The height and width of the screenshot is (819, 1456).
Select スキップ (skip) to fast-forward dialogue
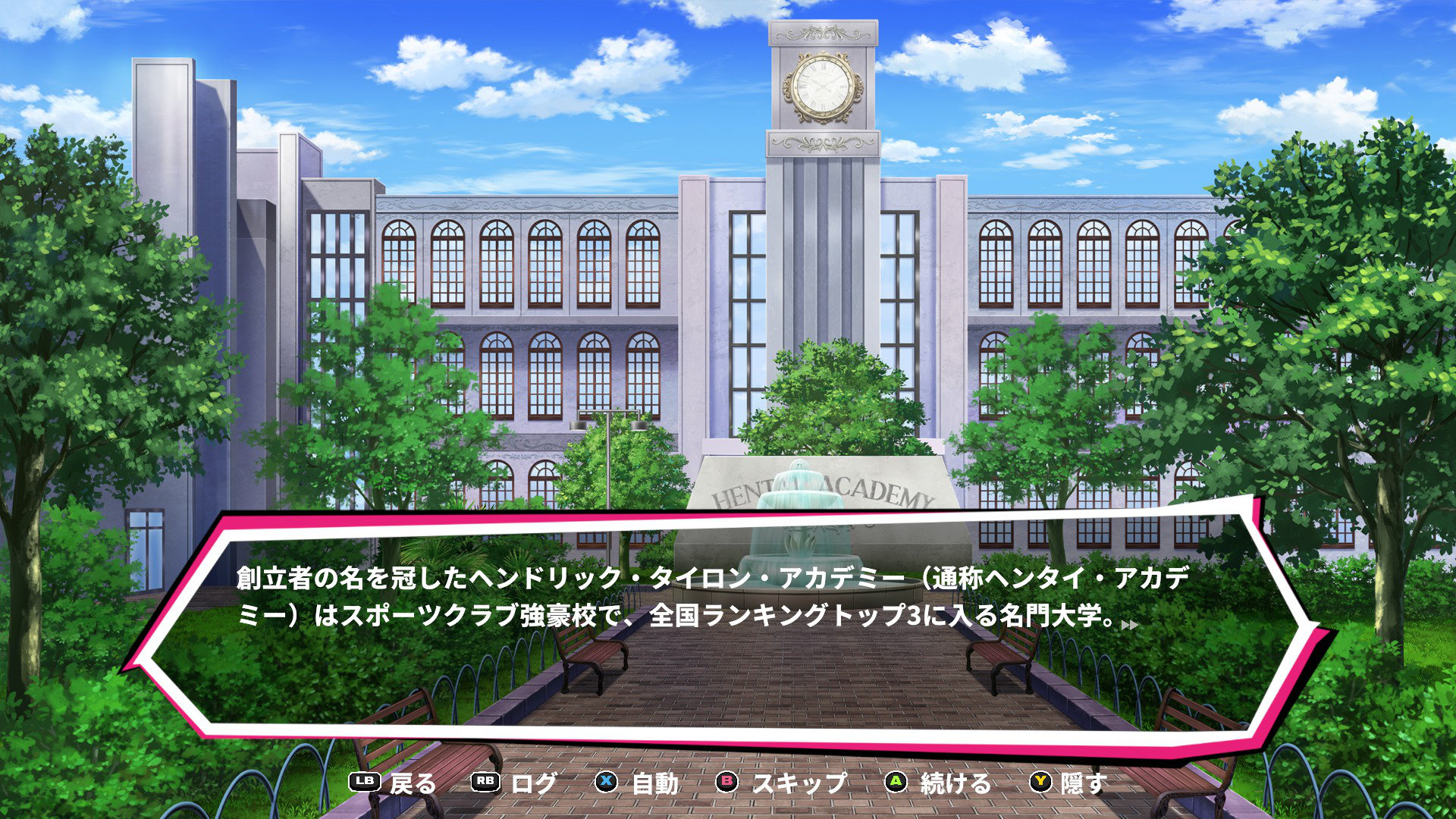[x=781, y=783]
